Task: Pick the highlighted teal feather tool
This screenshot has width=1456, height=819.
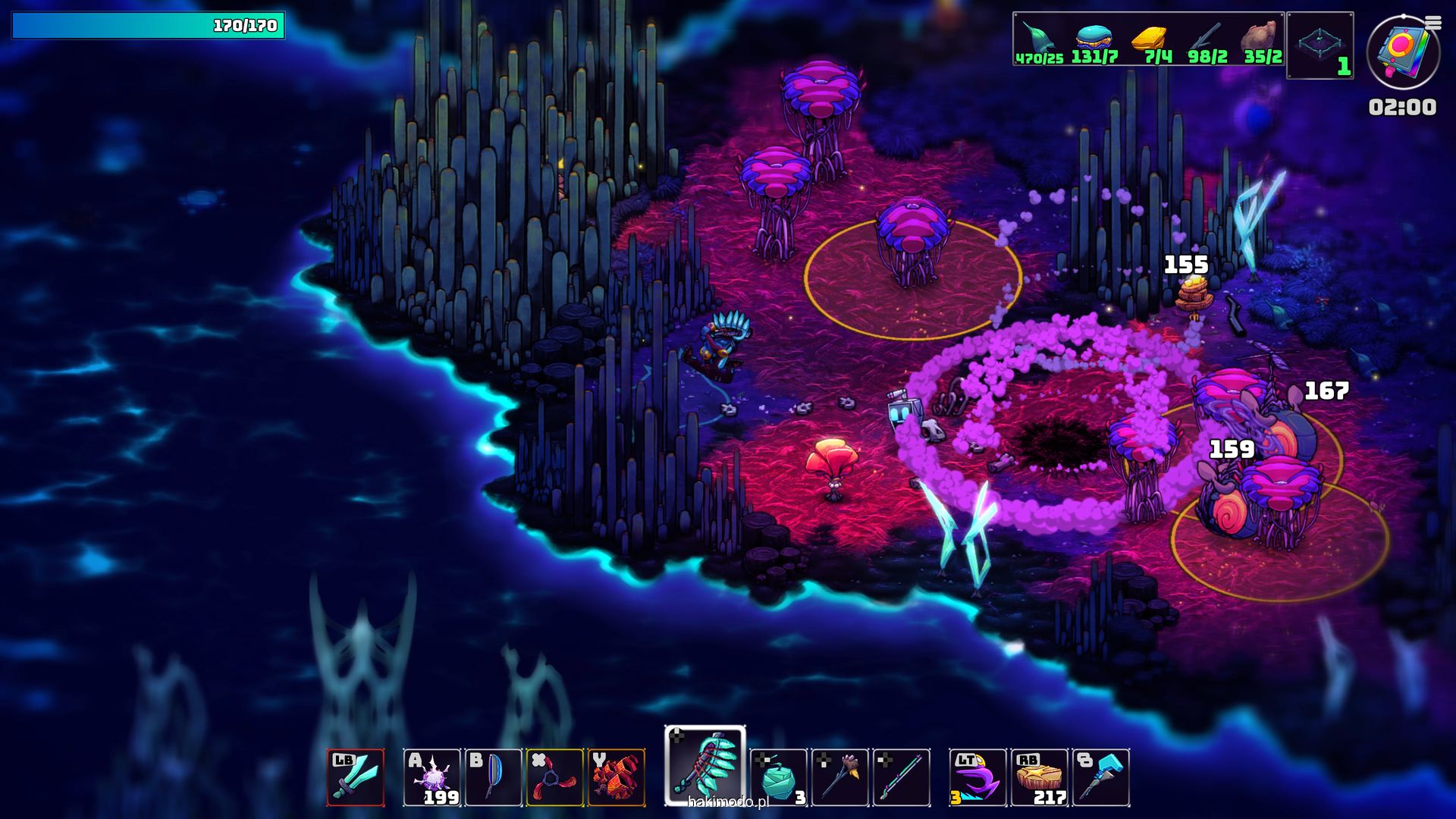Action: pyautogui.click(x=705, y=766)
